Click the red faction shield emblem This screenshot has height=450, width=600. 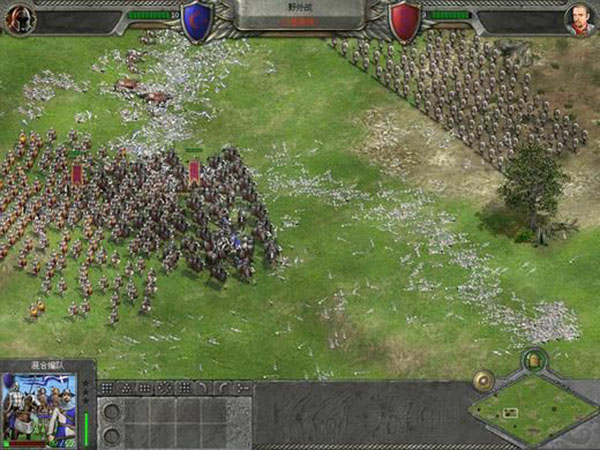[404, 22]
